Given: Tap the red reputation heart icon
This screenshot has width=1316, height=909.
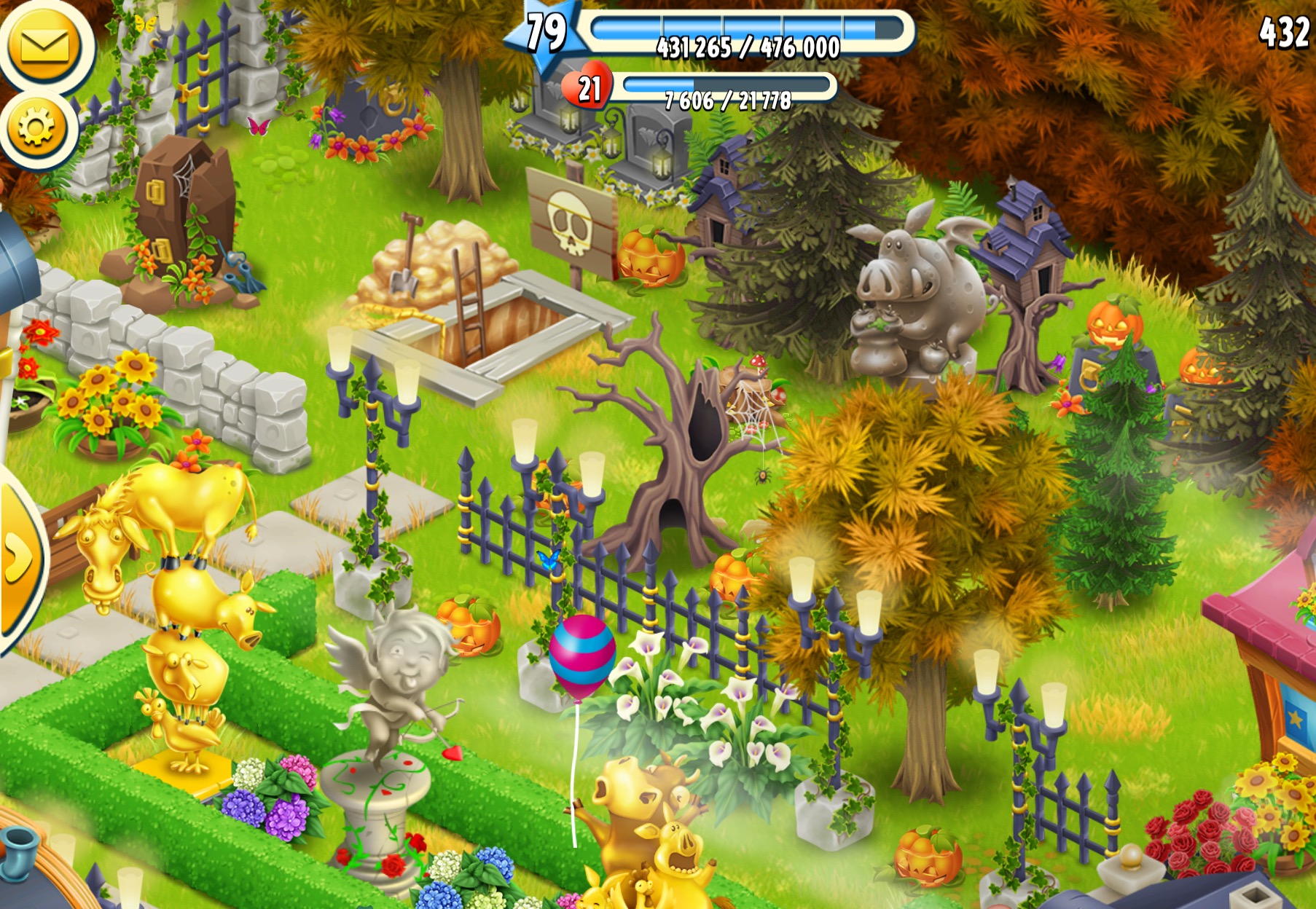Looking at the screenshot, I should (589, 89).
